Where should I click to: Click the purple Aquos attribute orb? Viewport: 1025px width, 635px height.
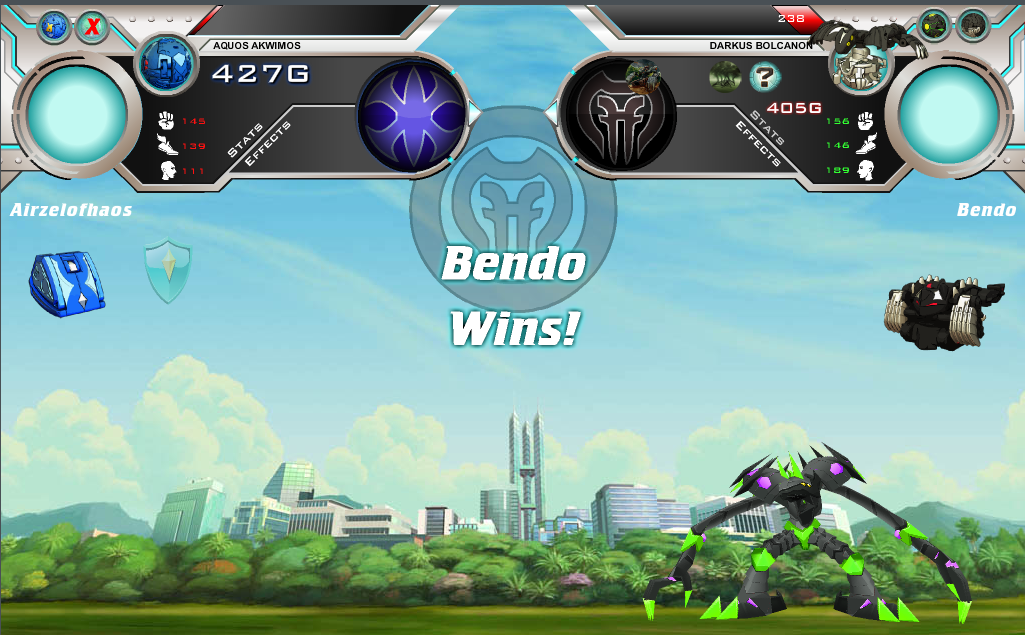click(x=412, y=114)
